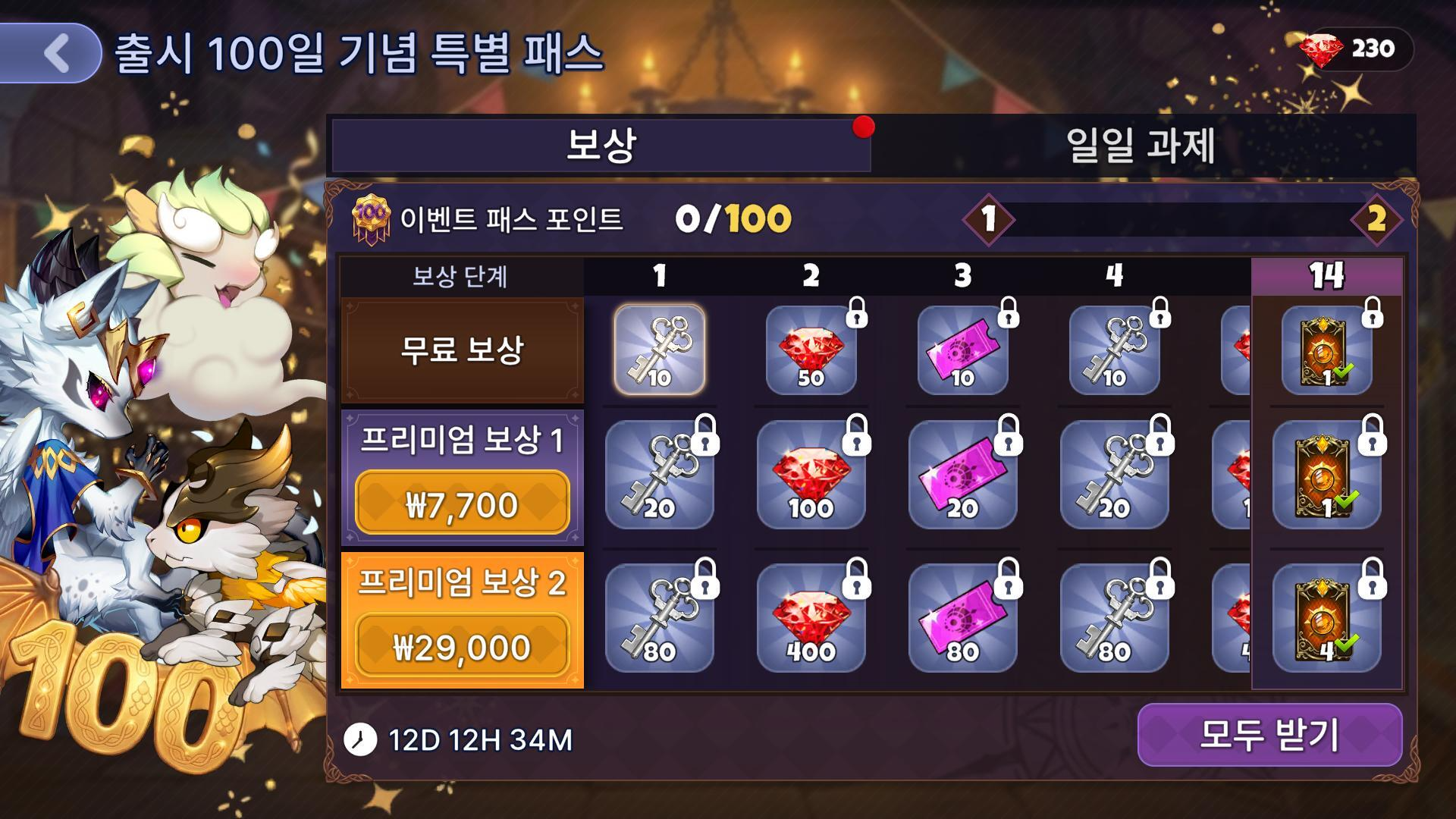Choose the premium 100 ruby reward
Image resolution: width=1456 pixels, height=819 pixels.
[811, 475]
